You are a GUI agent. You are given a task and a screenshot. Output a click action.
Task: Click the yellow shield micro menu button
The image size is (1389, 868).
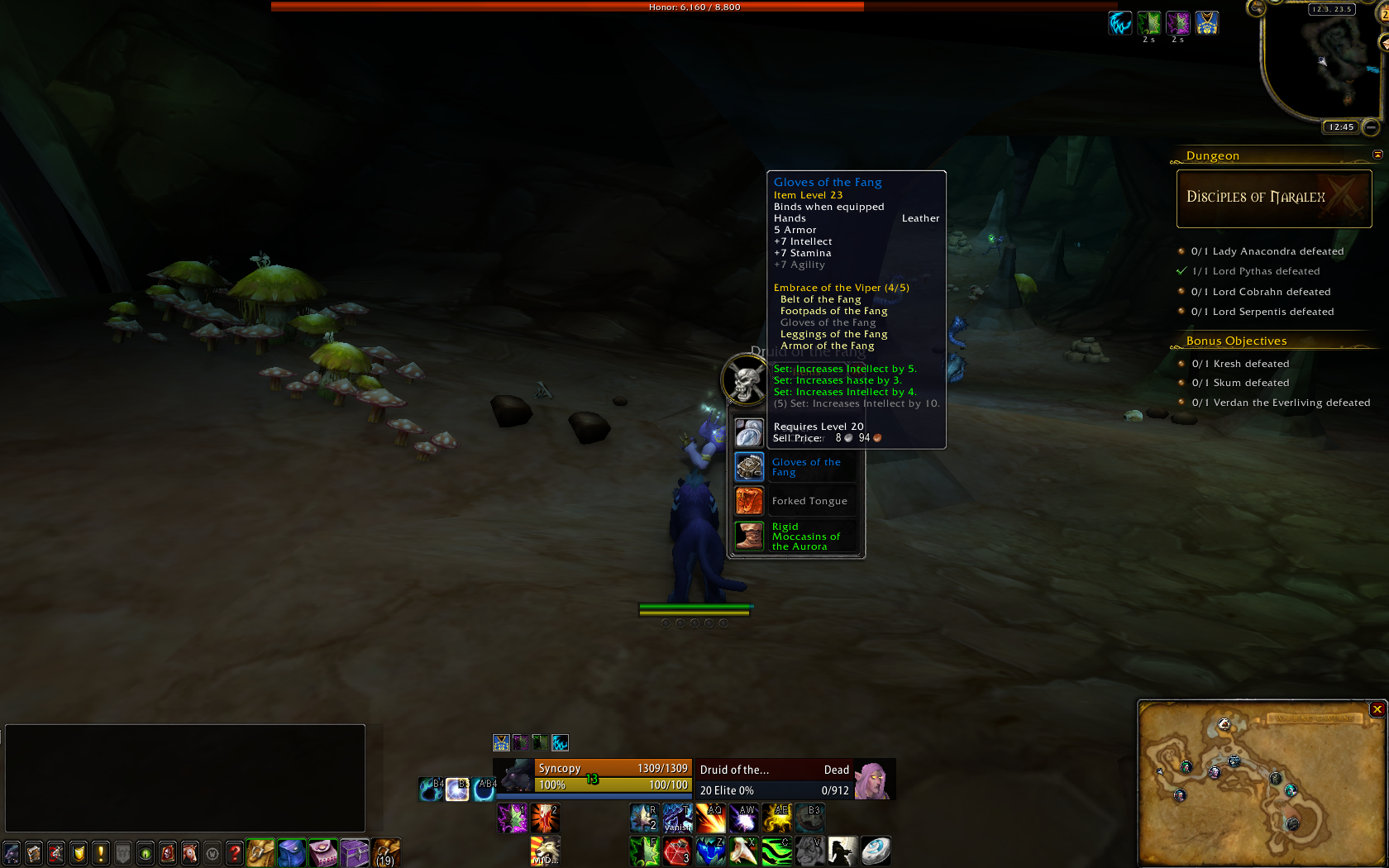coord(79,852)
